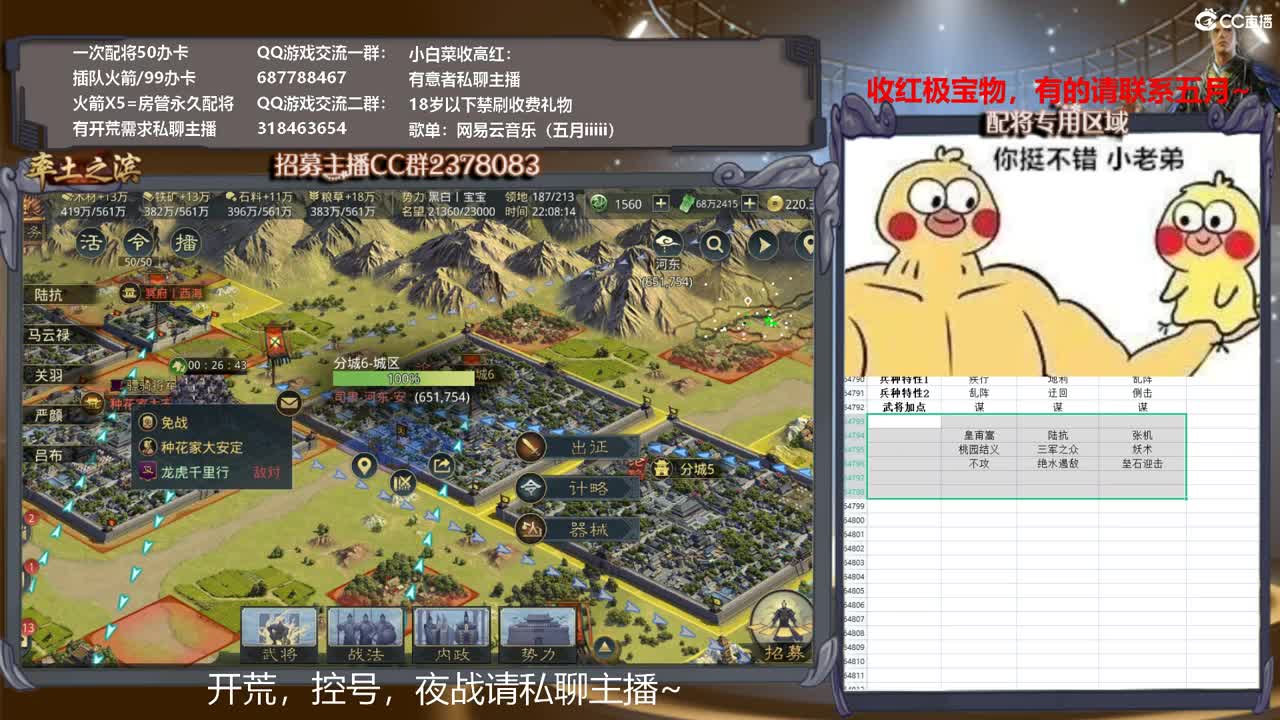Click the envelope mail icon near 种花家大安定
This screenshot has height=720, width=1280.
tap(288, 401)
